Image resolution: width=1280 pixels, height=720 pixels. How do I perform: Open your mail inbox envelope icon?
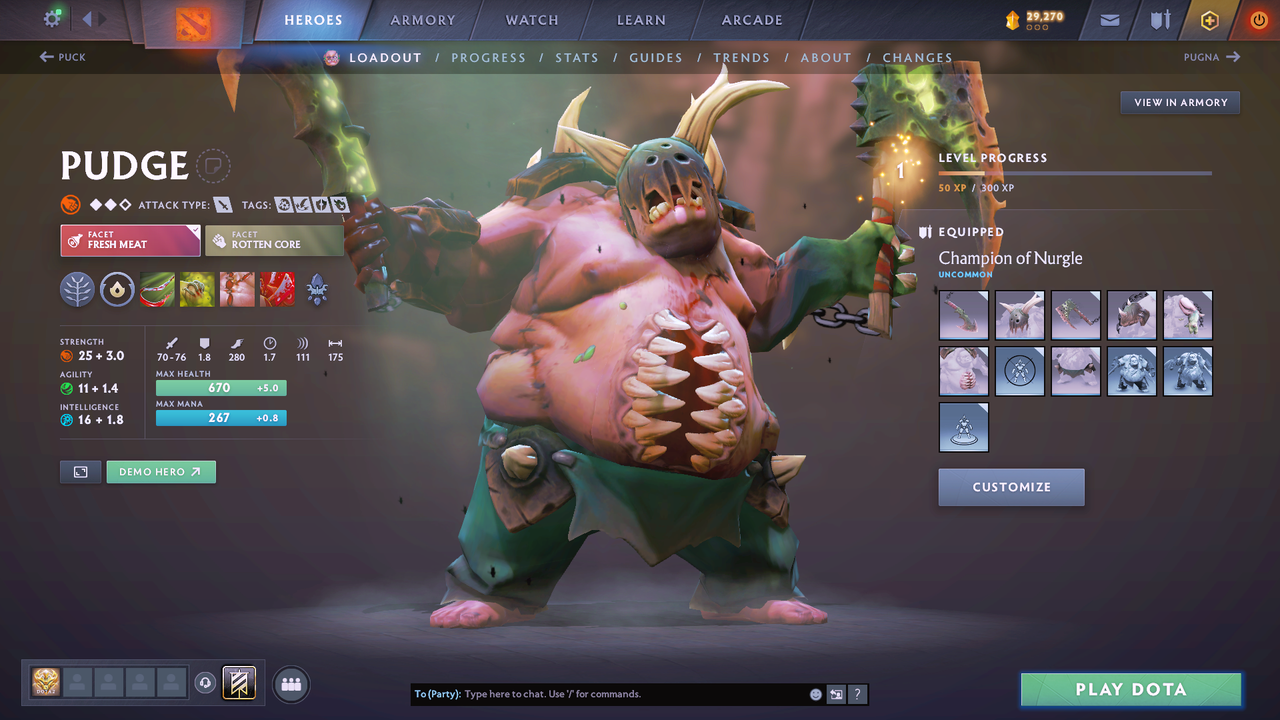[1107, 19]
